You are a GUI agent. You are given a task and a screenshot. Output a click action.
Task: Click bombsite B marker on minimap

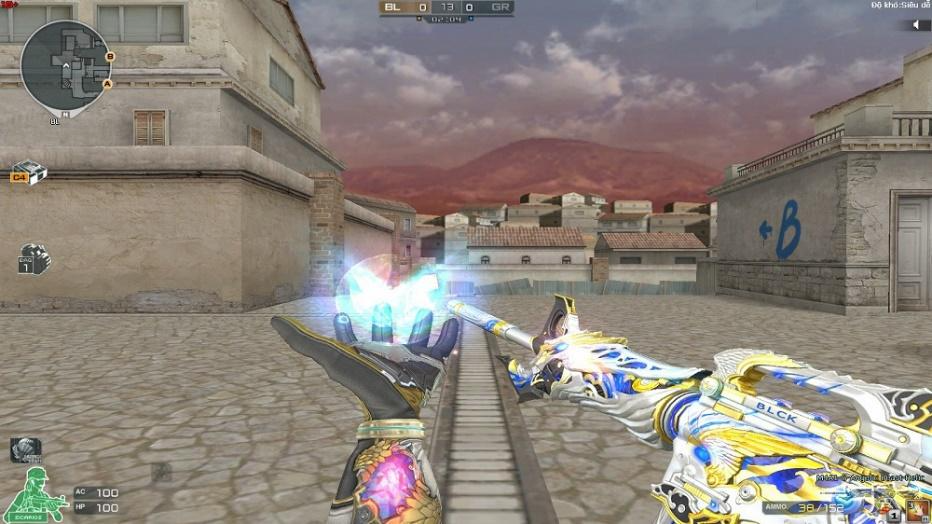[110, 57]
